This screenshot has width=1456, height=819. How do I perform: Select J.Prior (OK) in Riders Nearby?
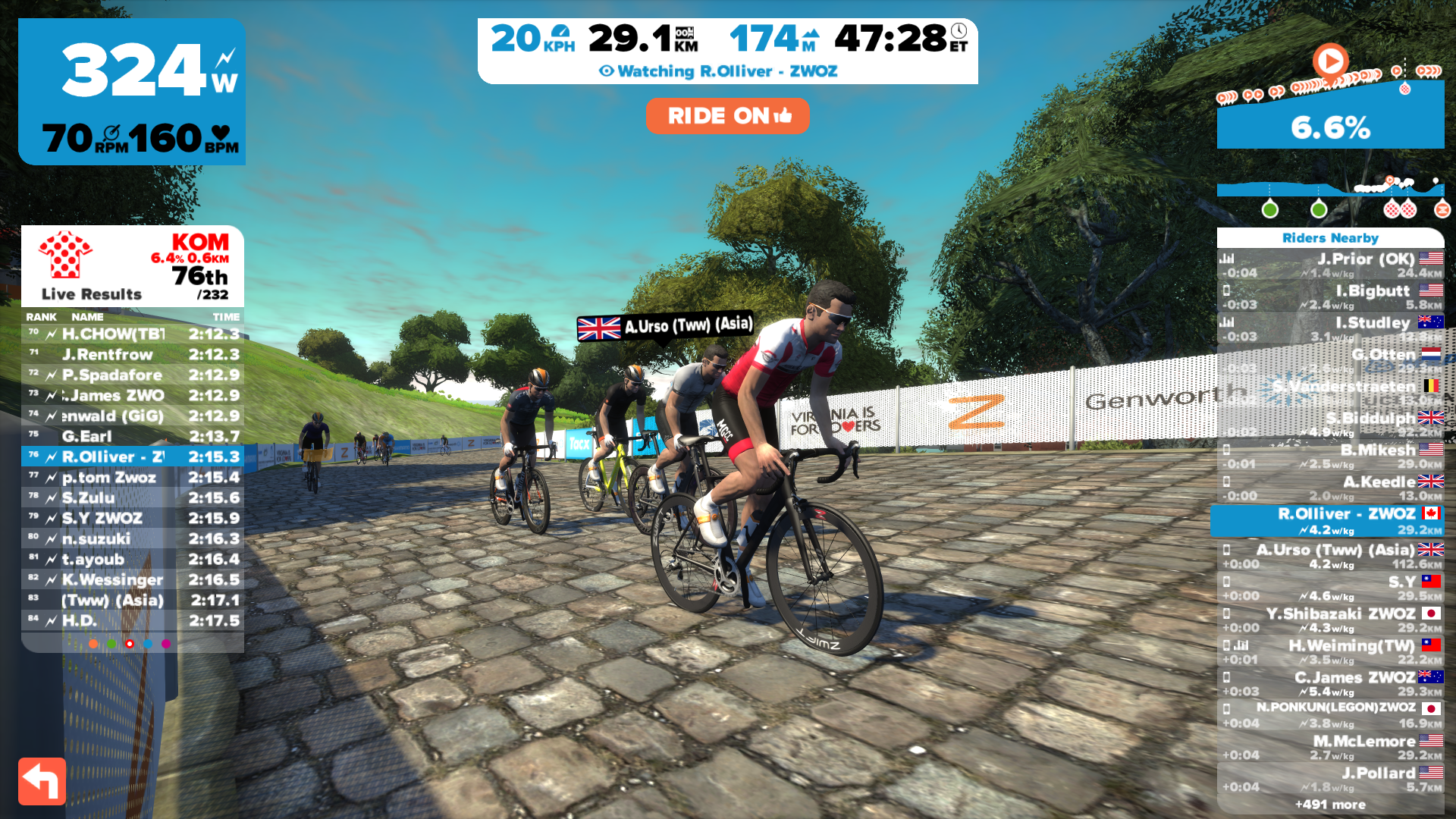[1330, 265]
